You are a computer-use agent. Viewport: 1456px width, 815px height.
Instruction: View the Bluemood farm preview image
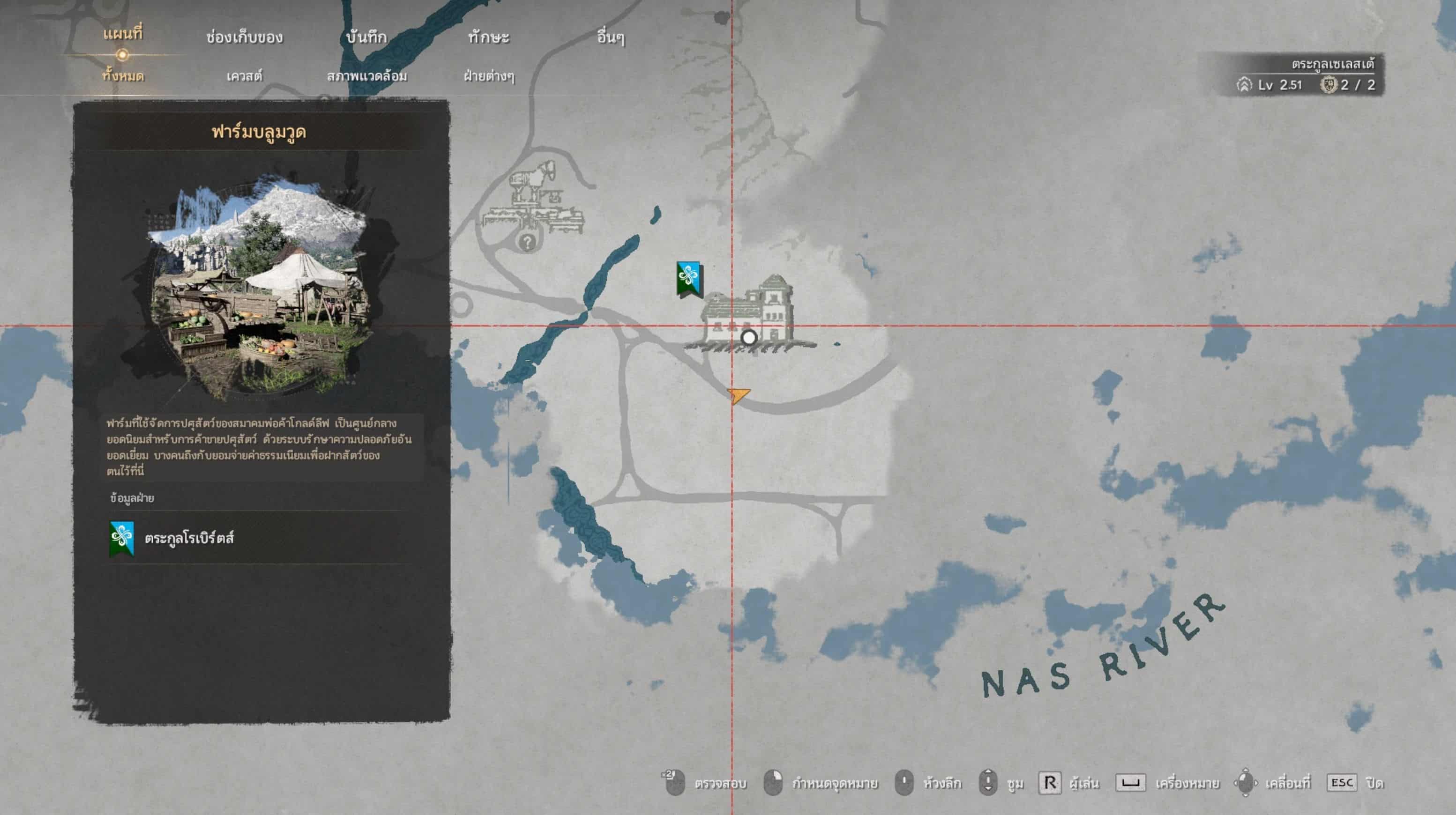pyautogui.click(x=260, y=285)
